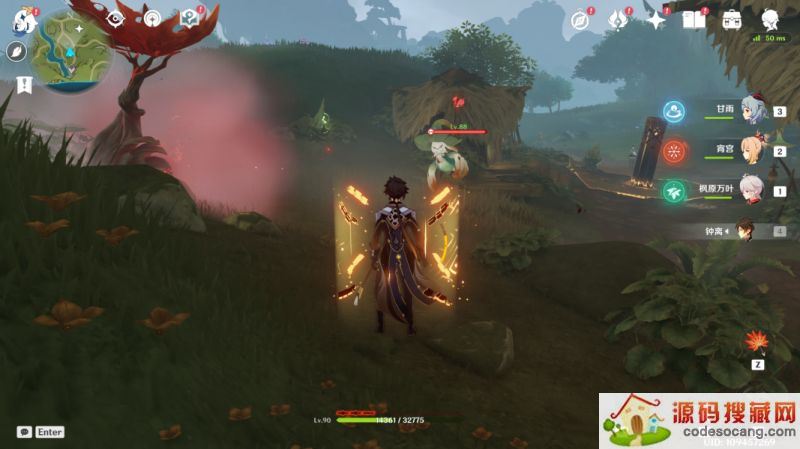Toggle the eye-shaped elemental sight icon
Viewport: 800px width, 449px height.
[116, 18]
